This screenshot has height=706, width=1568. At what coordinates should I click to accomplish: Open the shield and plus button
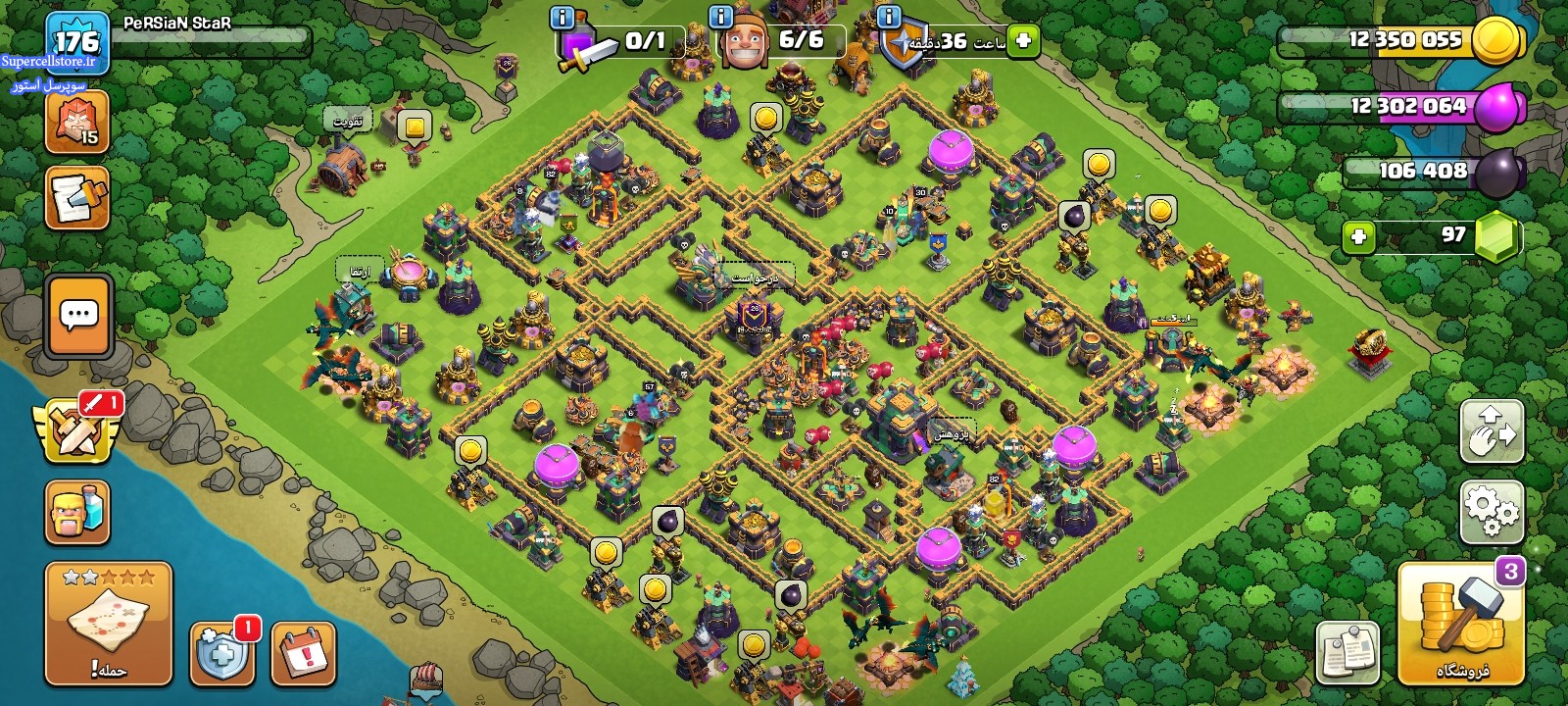(222, 653)
